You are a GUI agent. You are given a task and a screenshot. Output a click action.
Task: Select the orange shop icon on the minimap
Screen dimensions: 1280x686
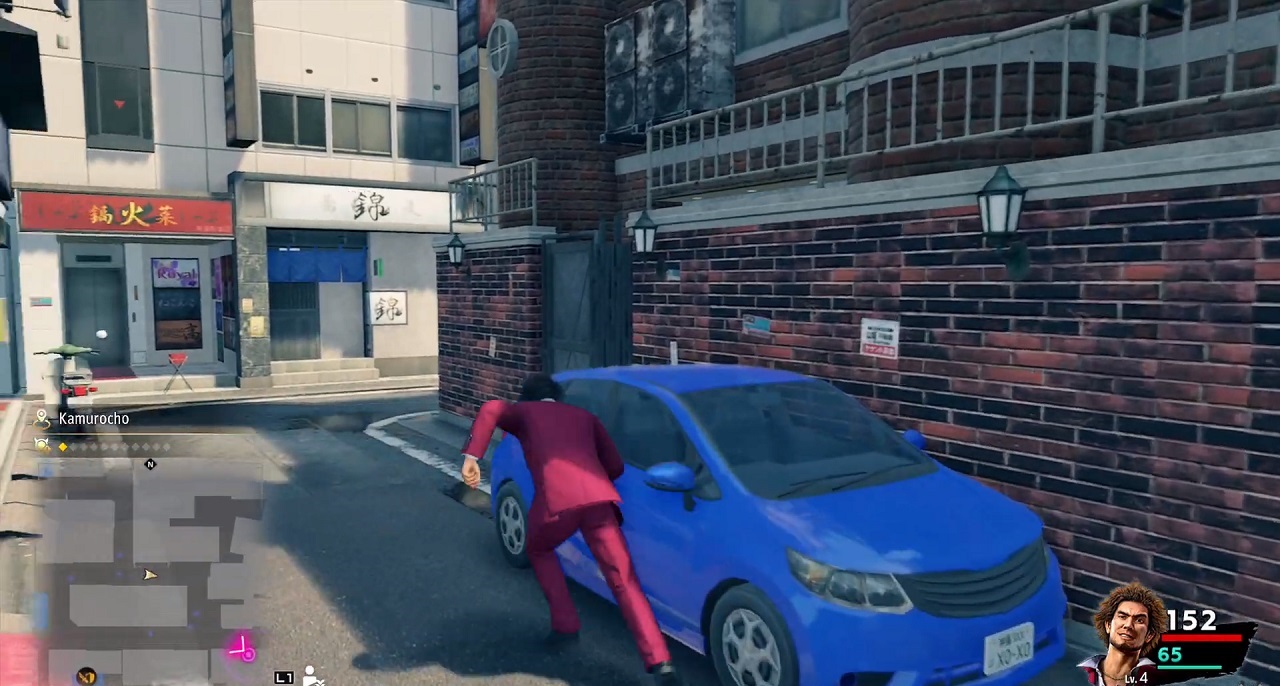click(86, 676)
